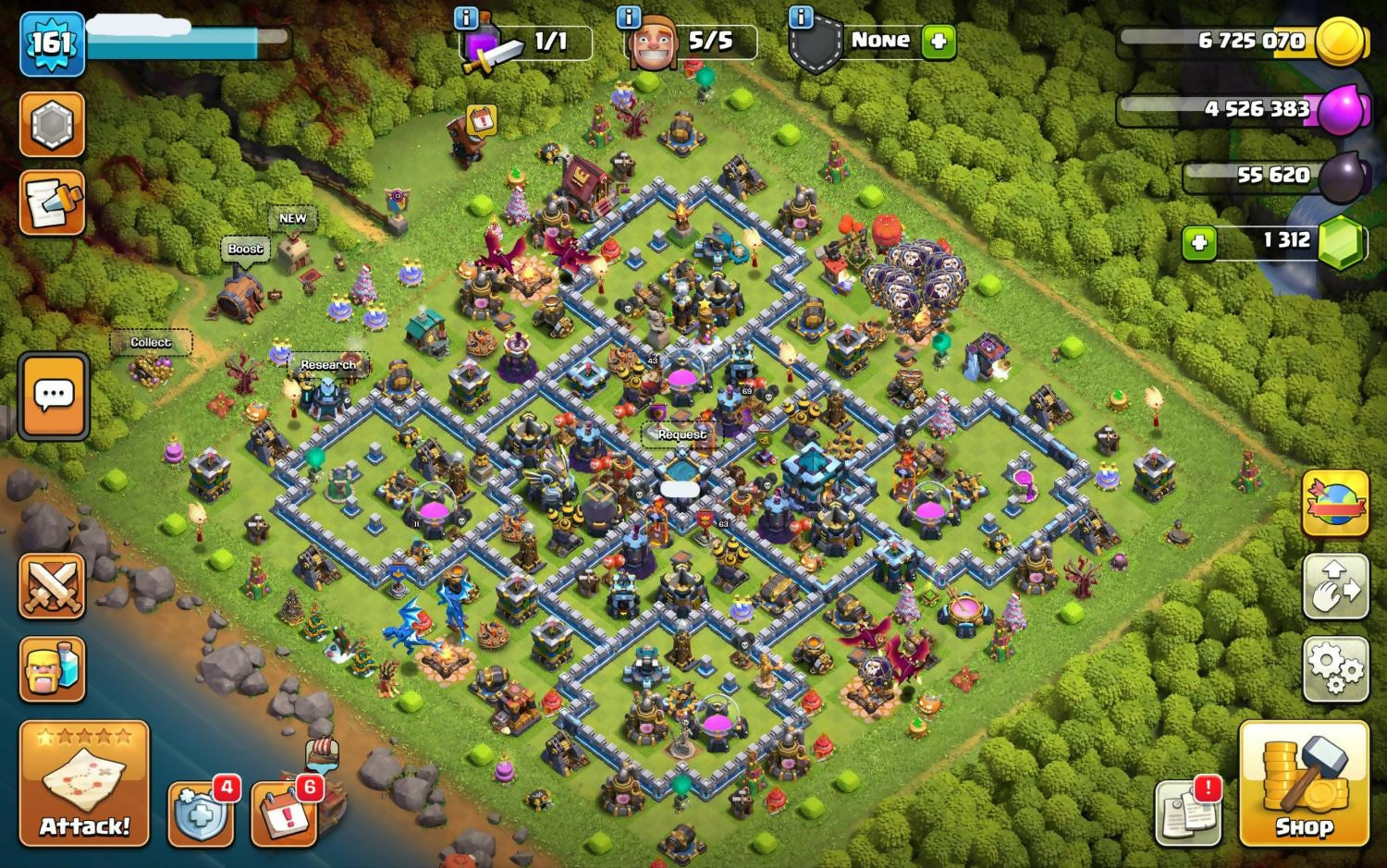Open the chat speech bubble panel
Screen dimensions: 1387x868
[54, 396]
